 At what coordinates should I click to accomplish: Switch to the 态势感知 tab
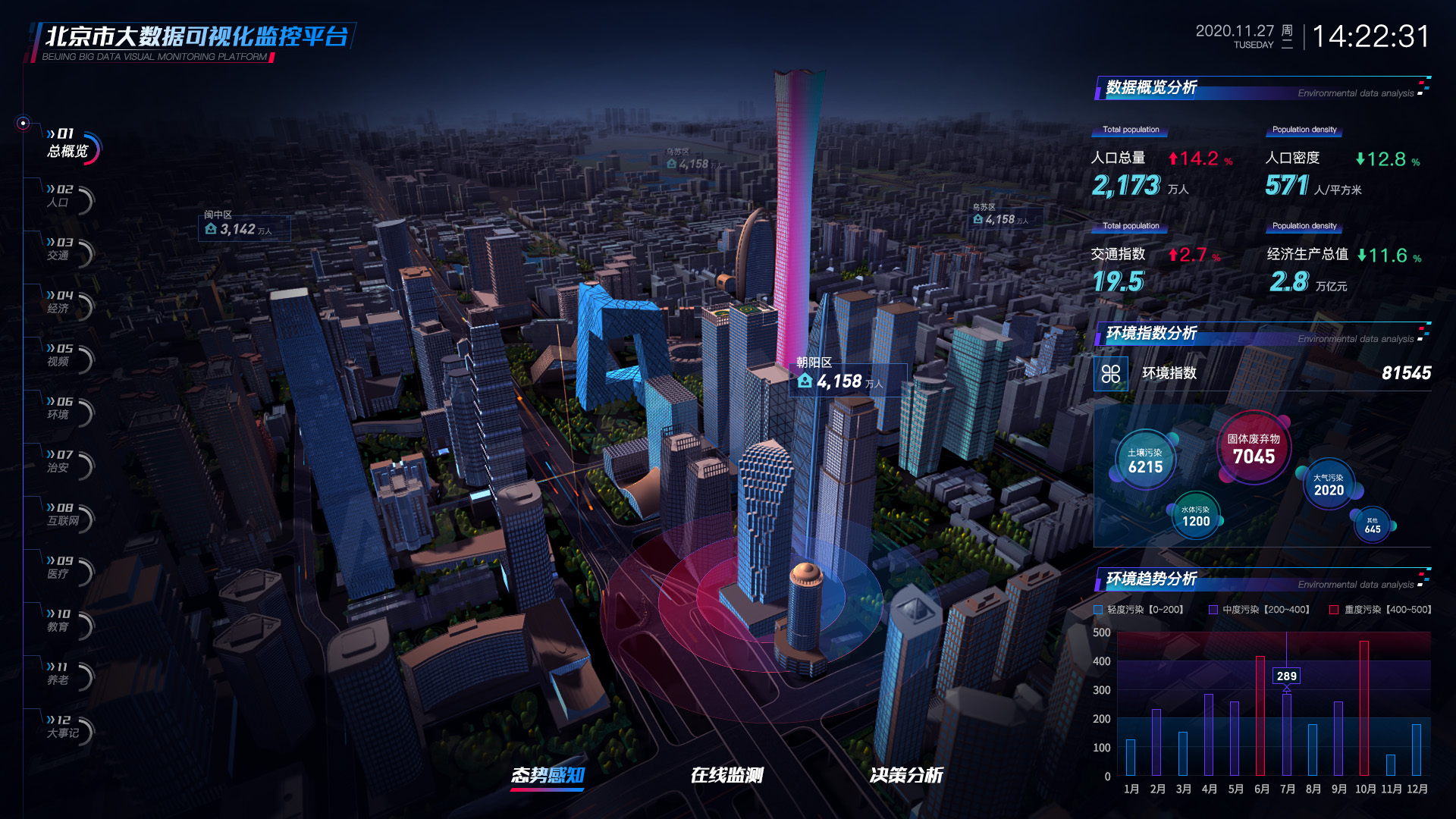click(x=548, y=775)
